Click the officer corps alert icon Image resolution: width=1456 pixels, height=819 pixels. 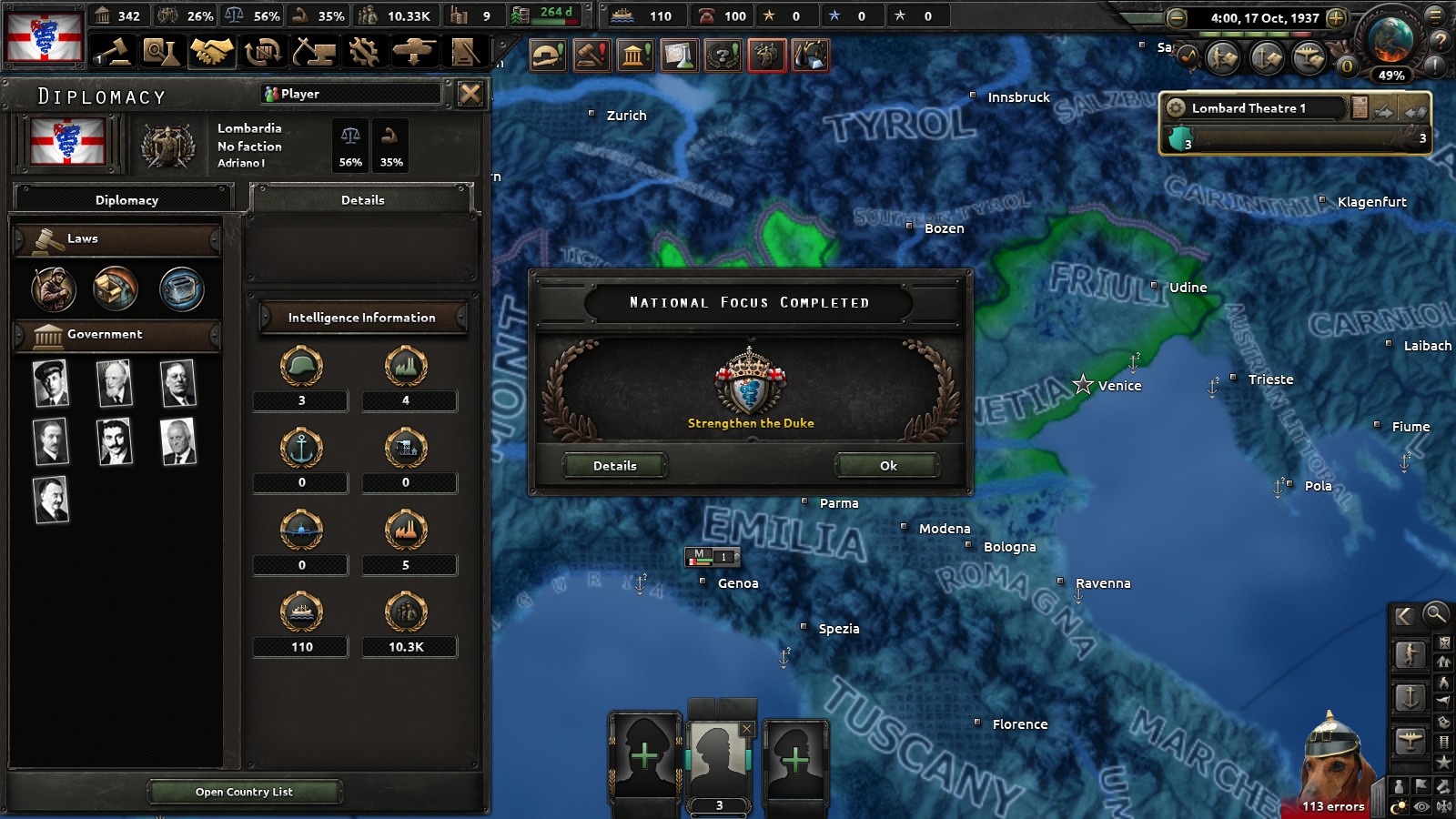pos(764,55)
